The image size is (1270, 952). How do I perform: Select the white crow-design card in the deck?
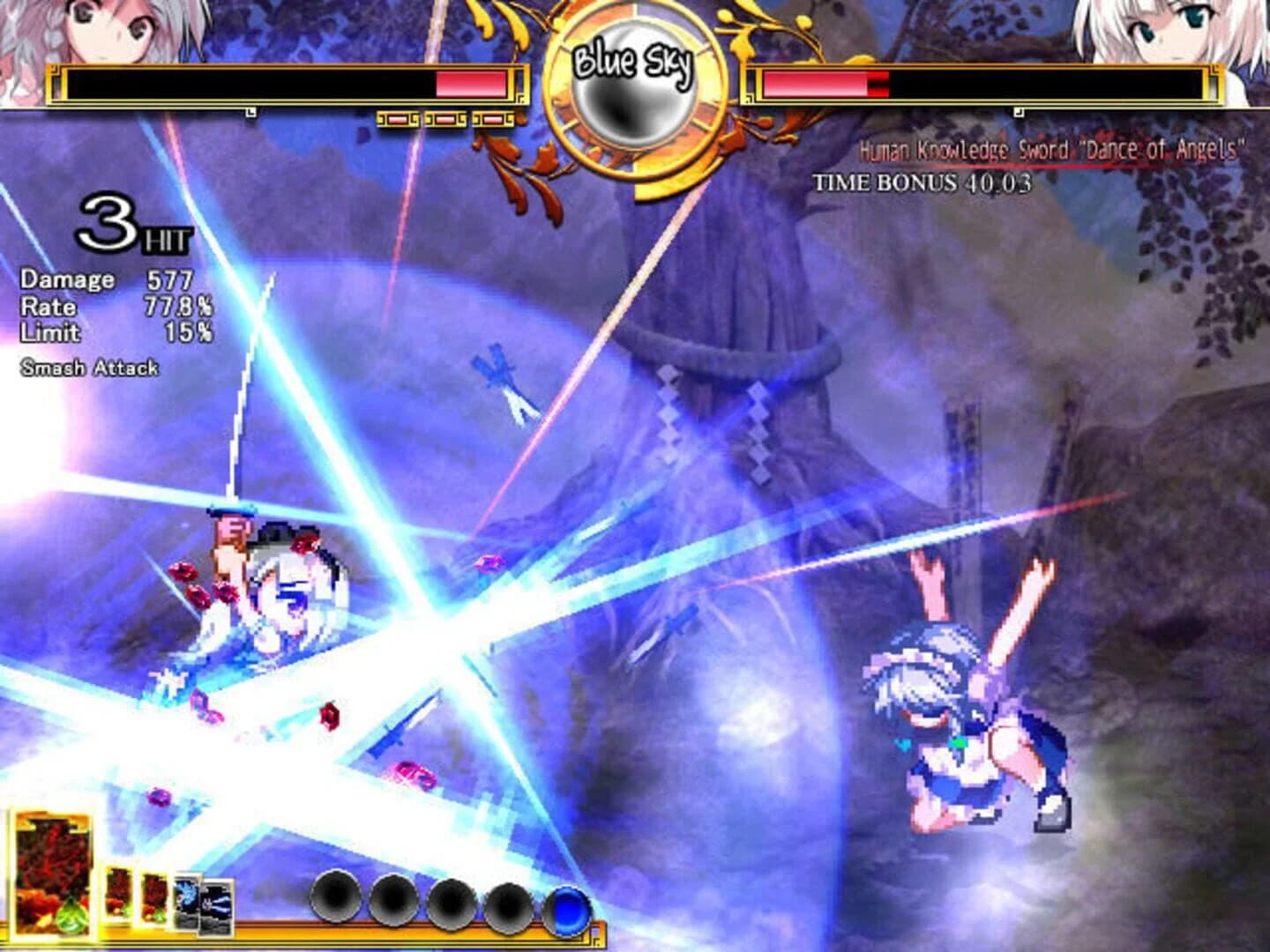click(x=187, y=897)
